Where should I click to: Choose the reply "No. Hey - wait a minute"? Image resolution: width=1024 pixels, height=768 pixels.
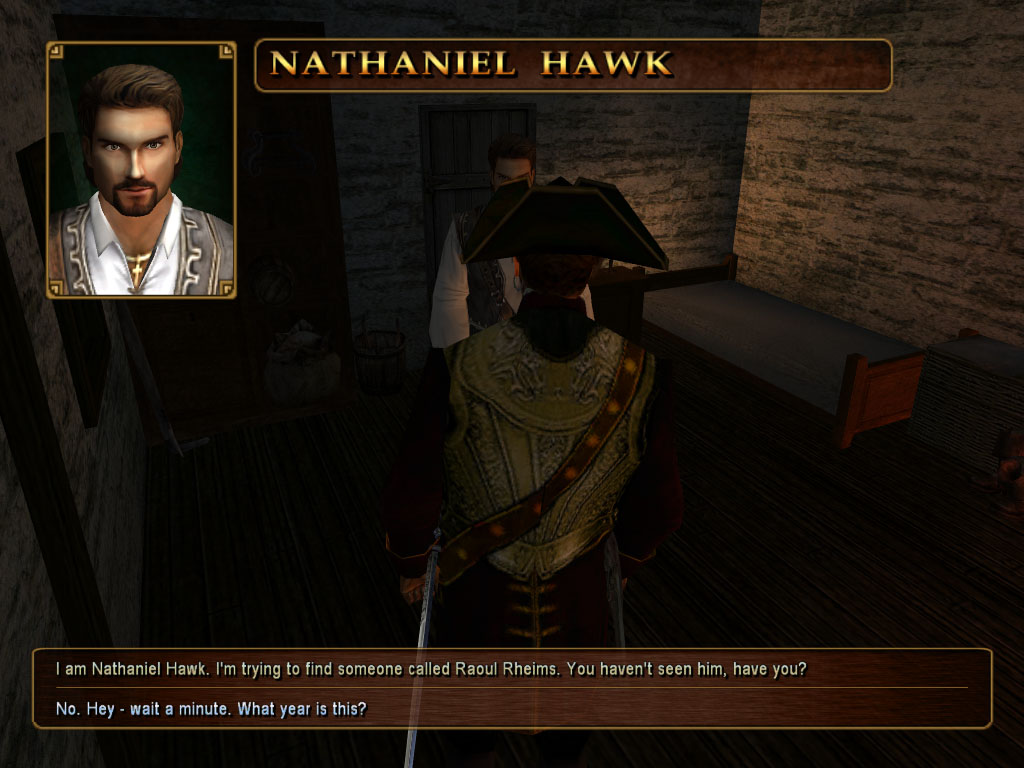point(211,710)
